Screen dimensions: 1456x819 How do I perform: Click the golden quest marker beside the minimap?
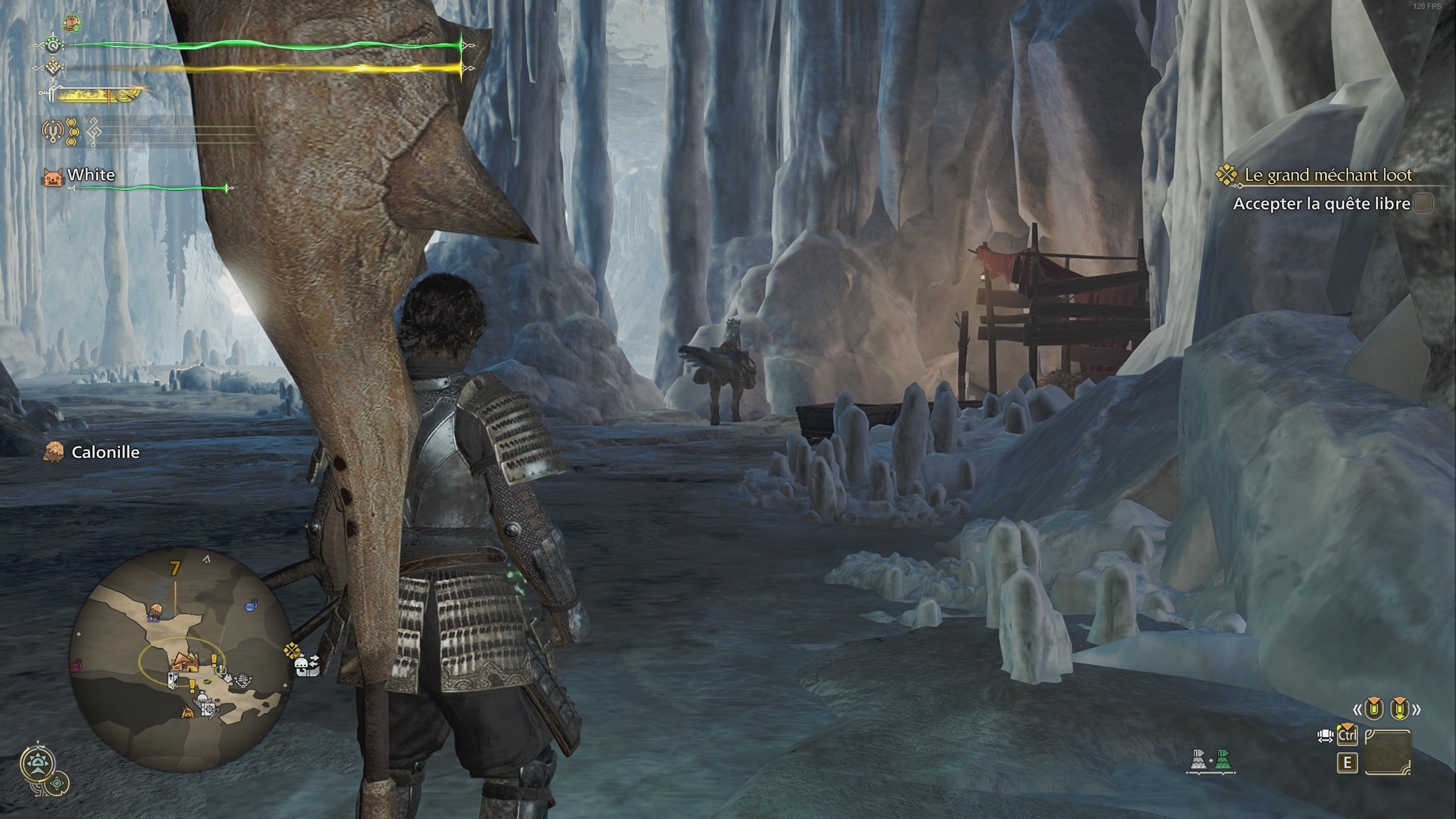tap(292, 650)
